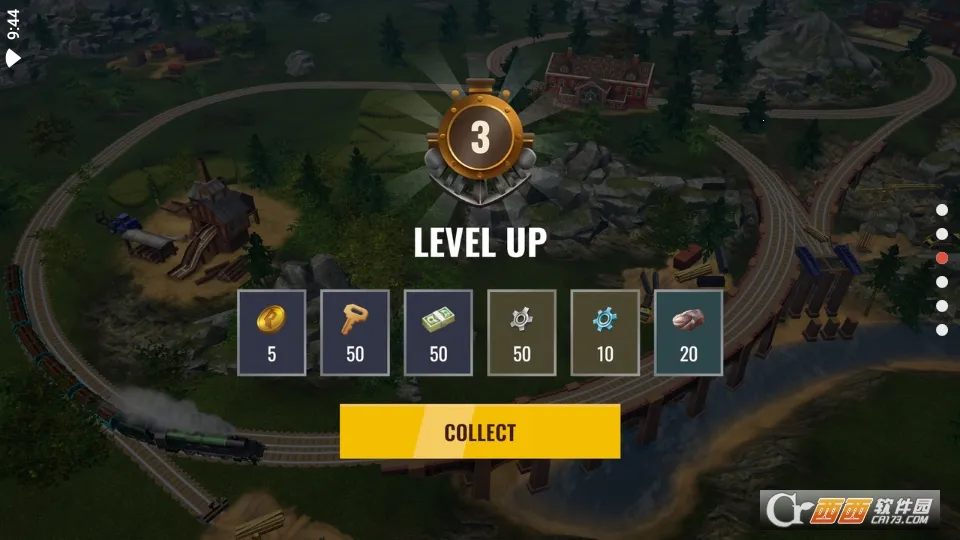Viewport: 960px width, 540px height.
Task: Select the red page indicator dot
Action: pos(942,258)
